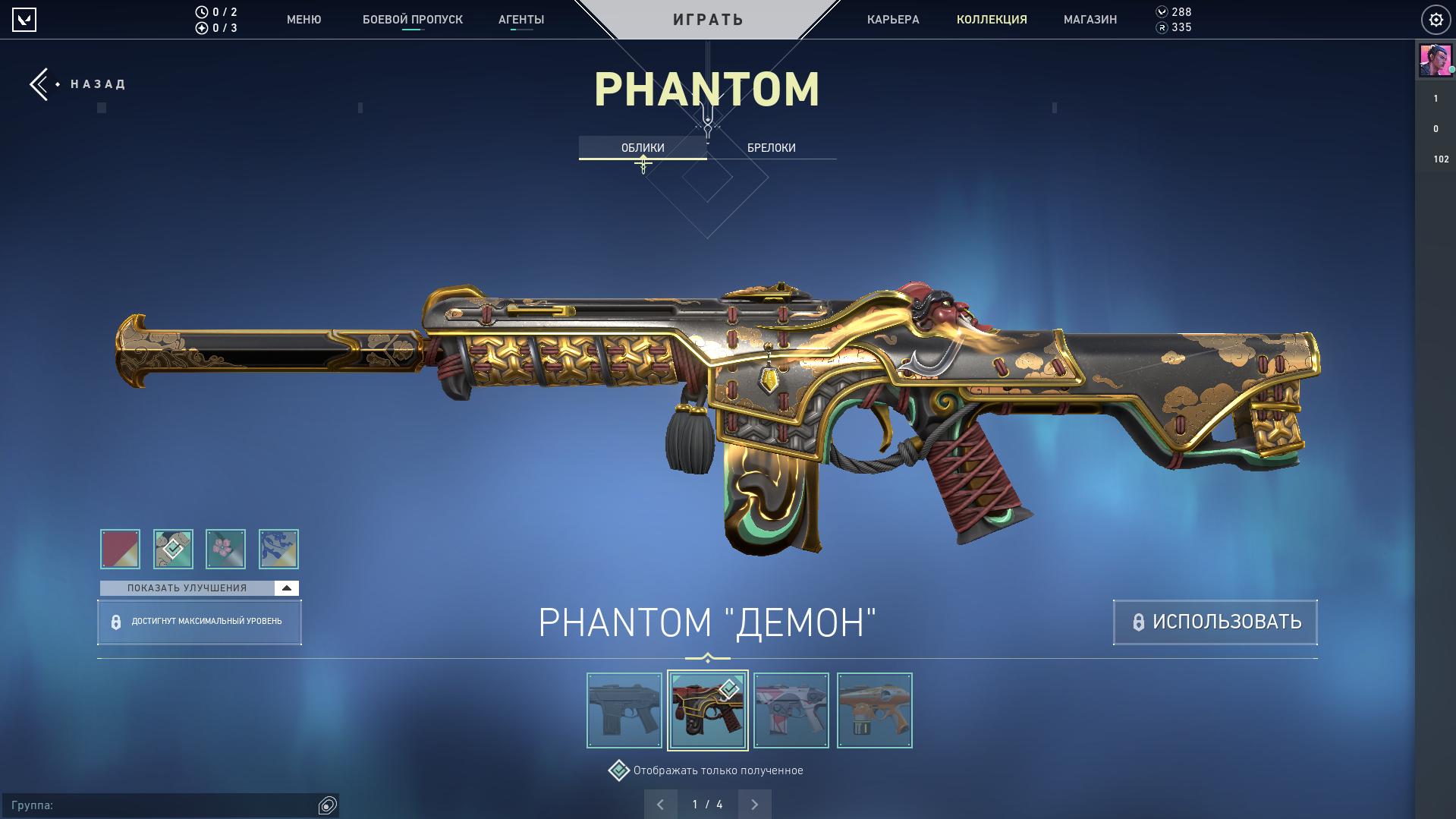
Task: Open settings via the gear icon
Action: (1436, 20)
